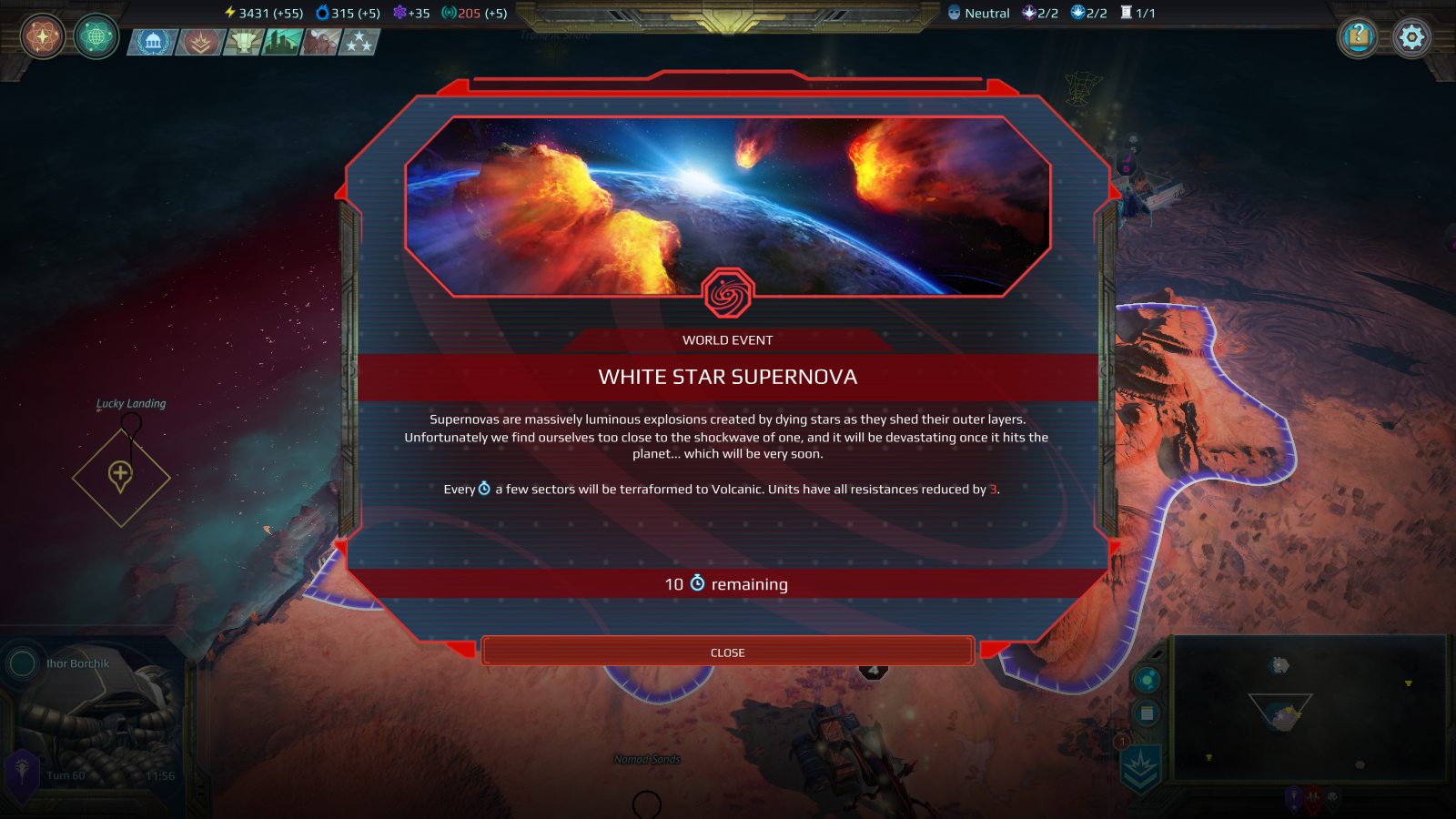The height and width of the screenshot is (819, 1456).
Task: Open the green city skyline tab
Action: [282, 42]
